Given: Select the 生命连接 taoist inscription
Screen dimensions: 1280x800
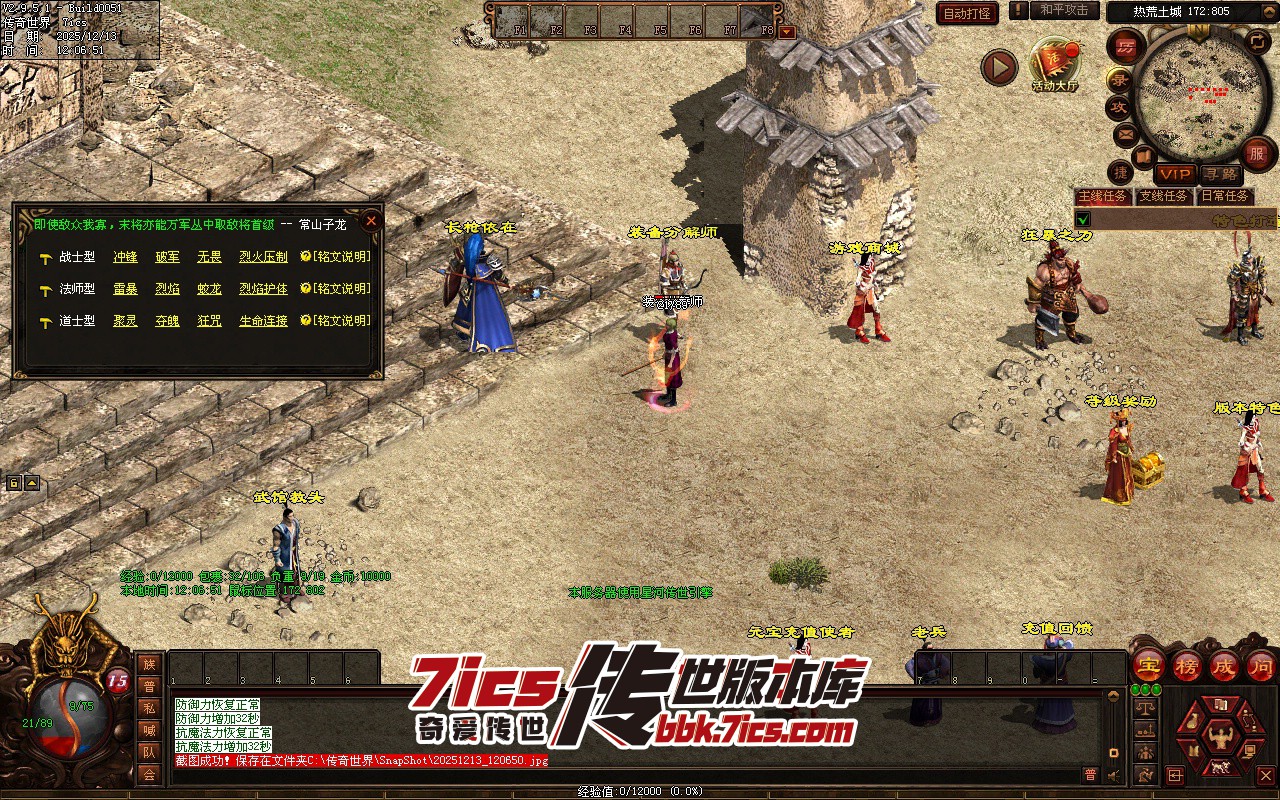Looking at the screenshot, I should [x=263, y=321].
